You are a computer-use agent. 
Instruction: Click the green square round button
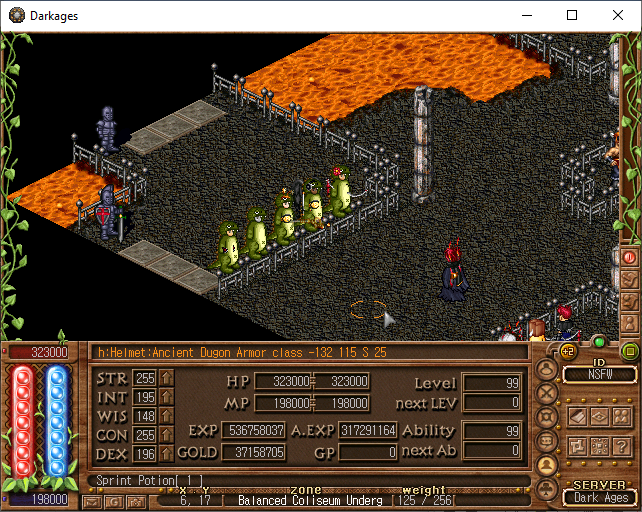pyautogui.click(x=630, y=351)
